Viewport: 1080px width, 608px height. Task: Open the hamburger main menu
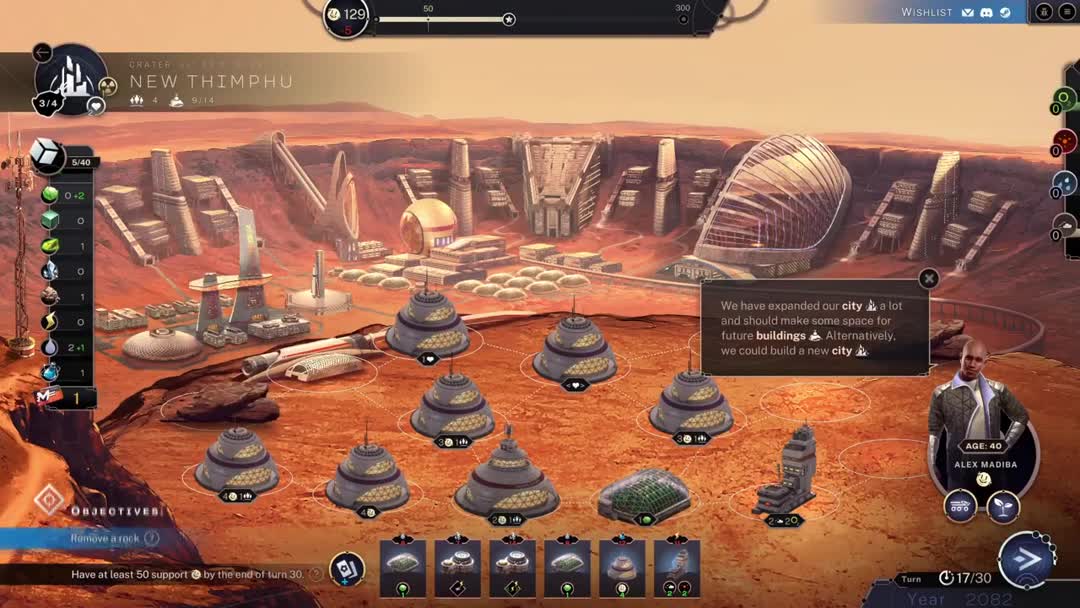1067,12
